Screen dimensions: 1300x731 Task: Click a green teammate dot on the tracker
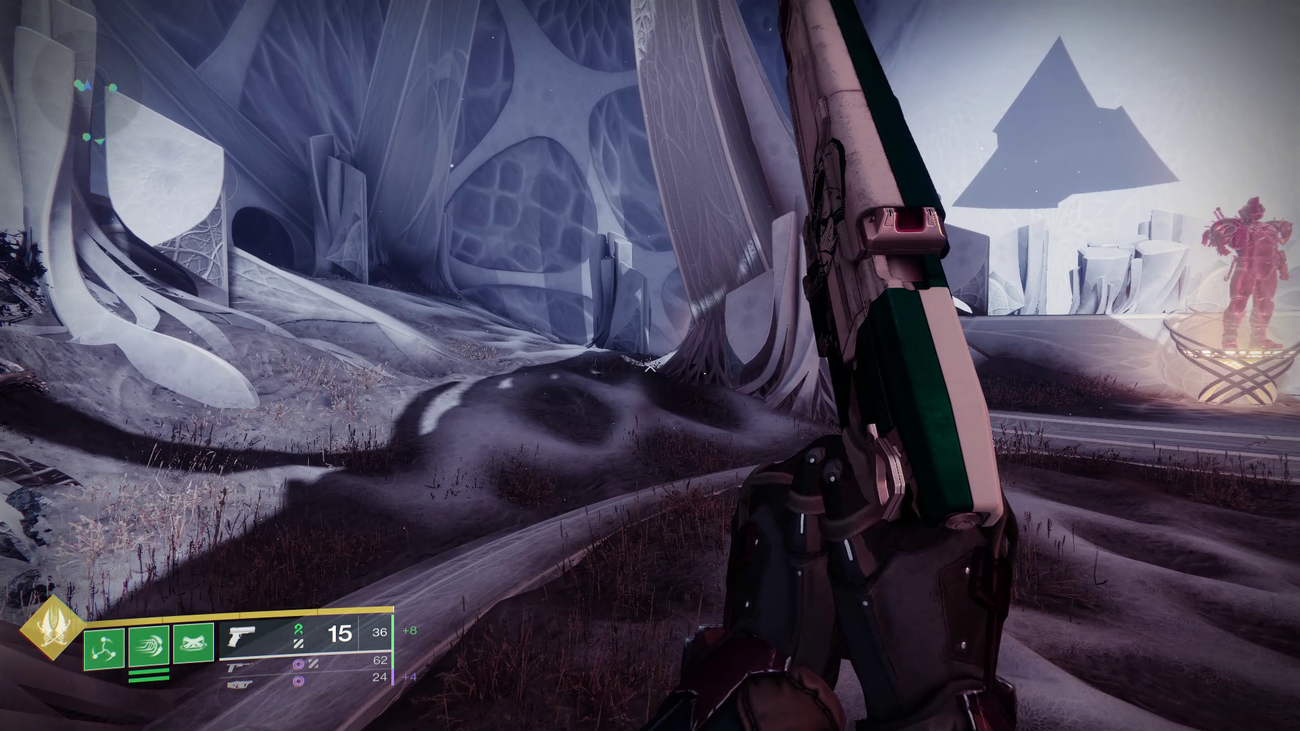(x=113, y=87)
